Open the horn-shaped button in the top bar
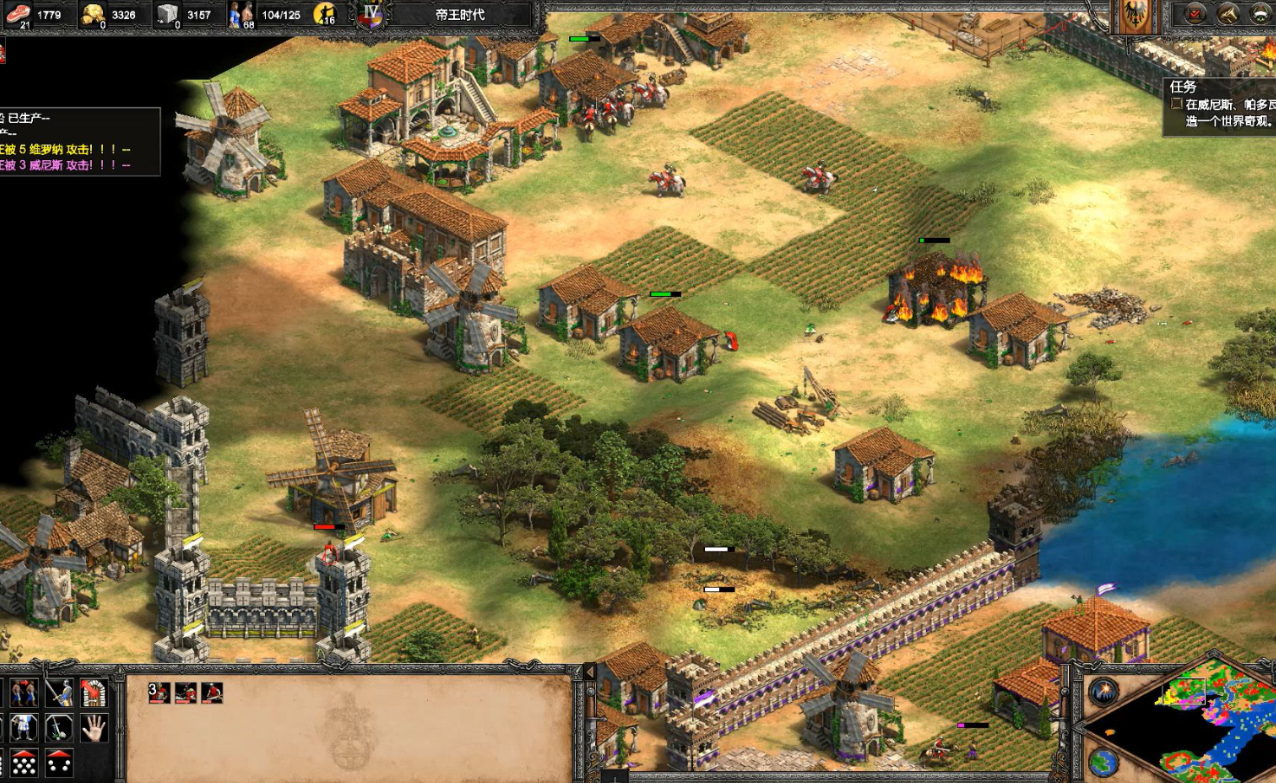1276x783 pixels. 1228,13
